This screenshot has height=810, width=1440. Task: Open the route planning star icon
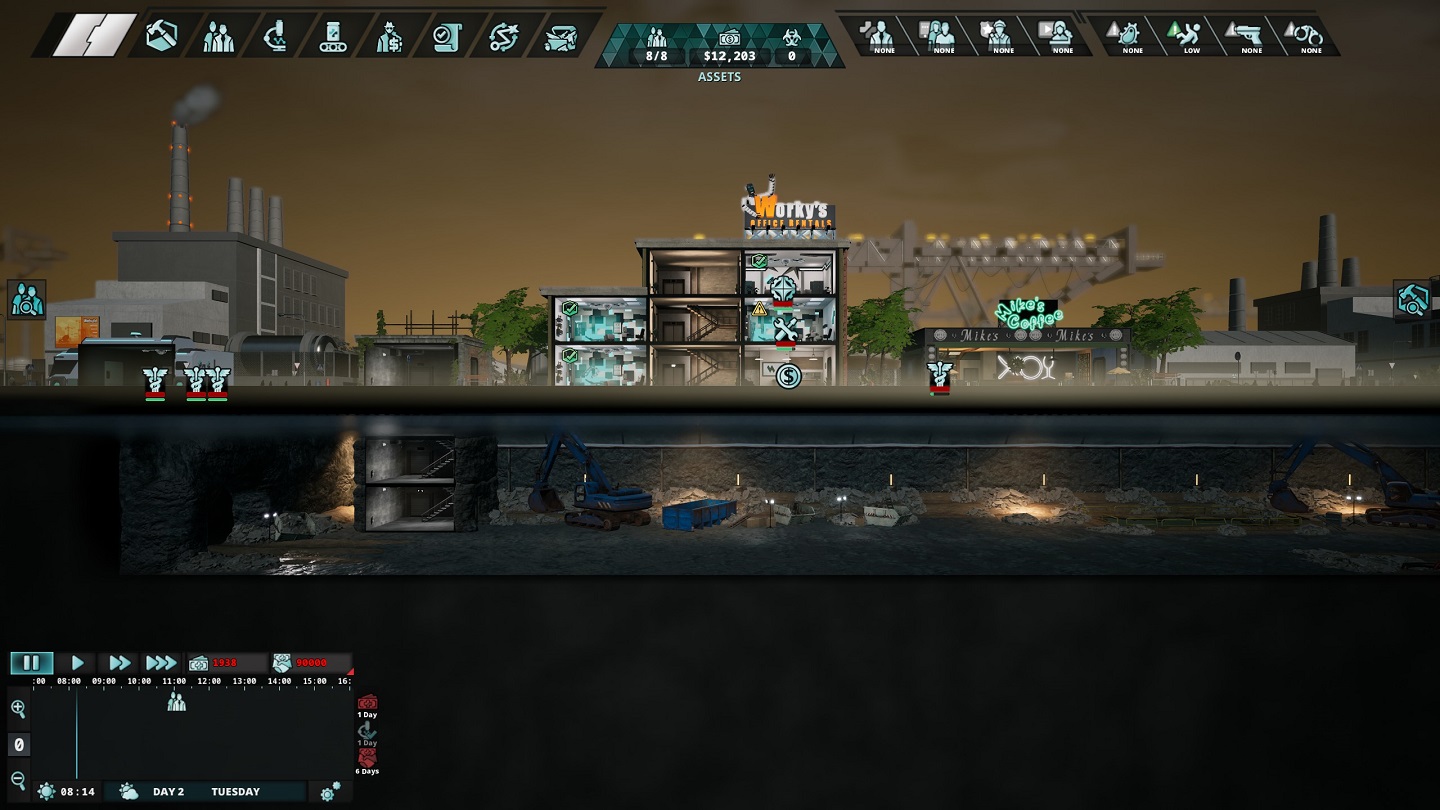(x=503, y=37)
